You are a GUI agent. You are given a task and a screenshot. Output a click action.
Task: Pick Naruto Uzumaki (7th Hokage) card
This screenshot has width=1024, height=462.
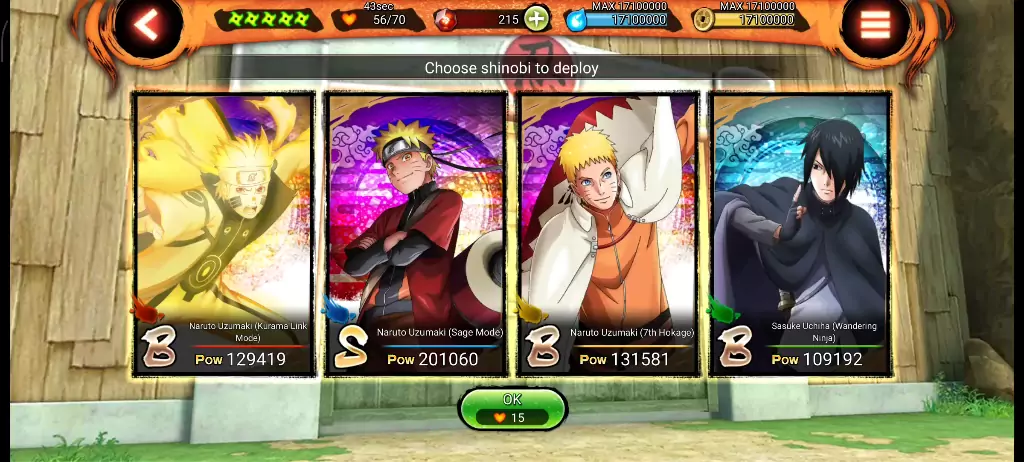coord(608,232)
